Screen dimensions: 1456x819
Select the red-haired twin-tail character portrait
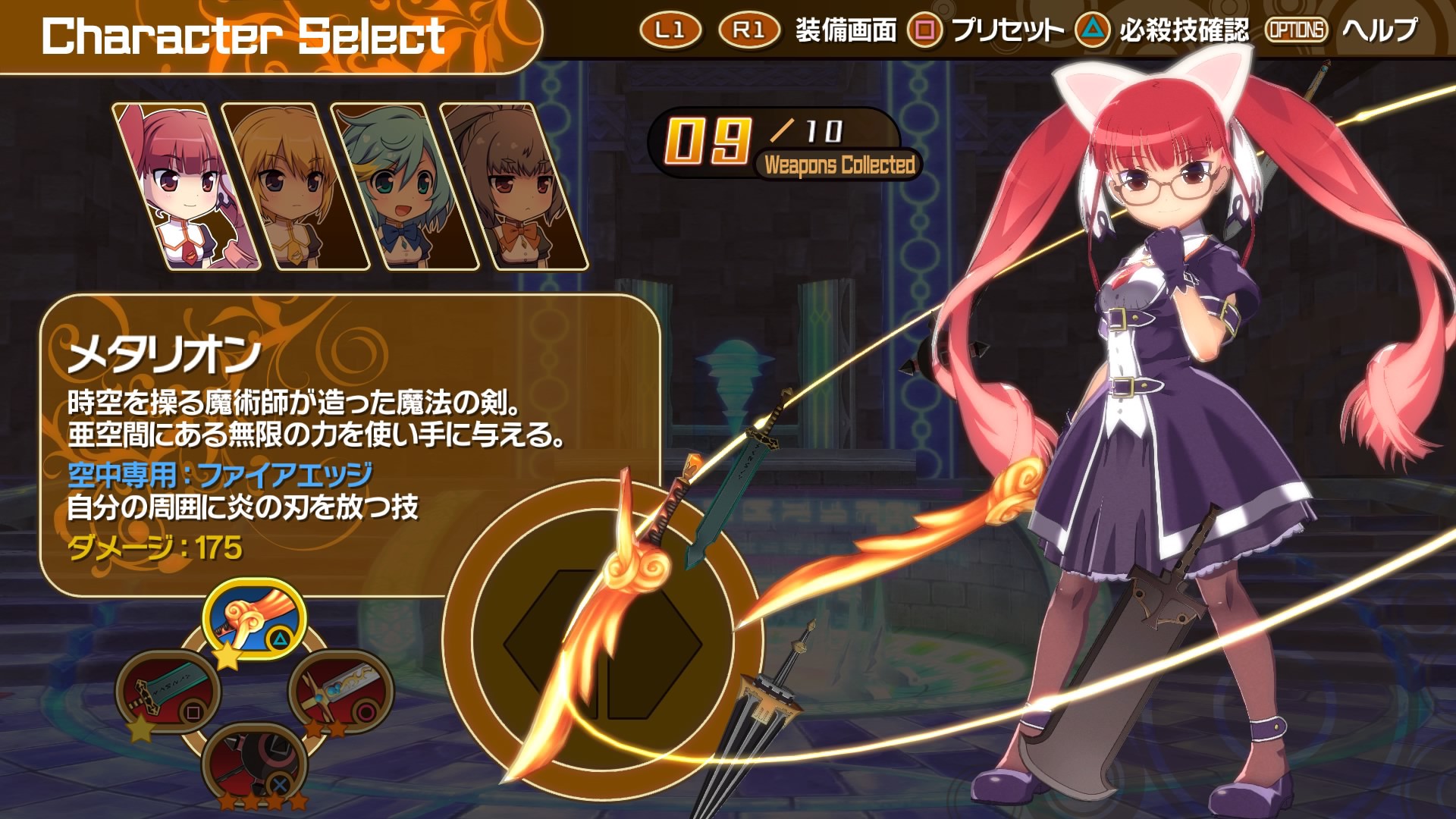click(x=187, y=187)
